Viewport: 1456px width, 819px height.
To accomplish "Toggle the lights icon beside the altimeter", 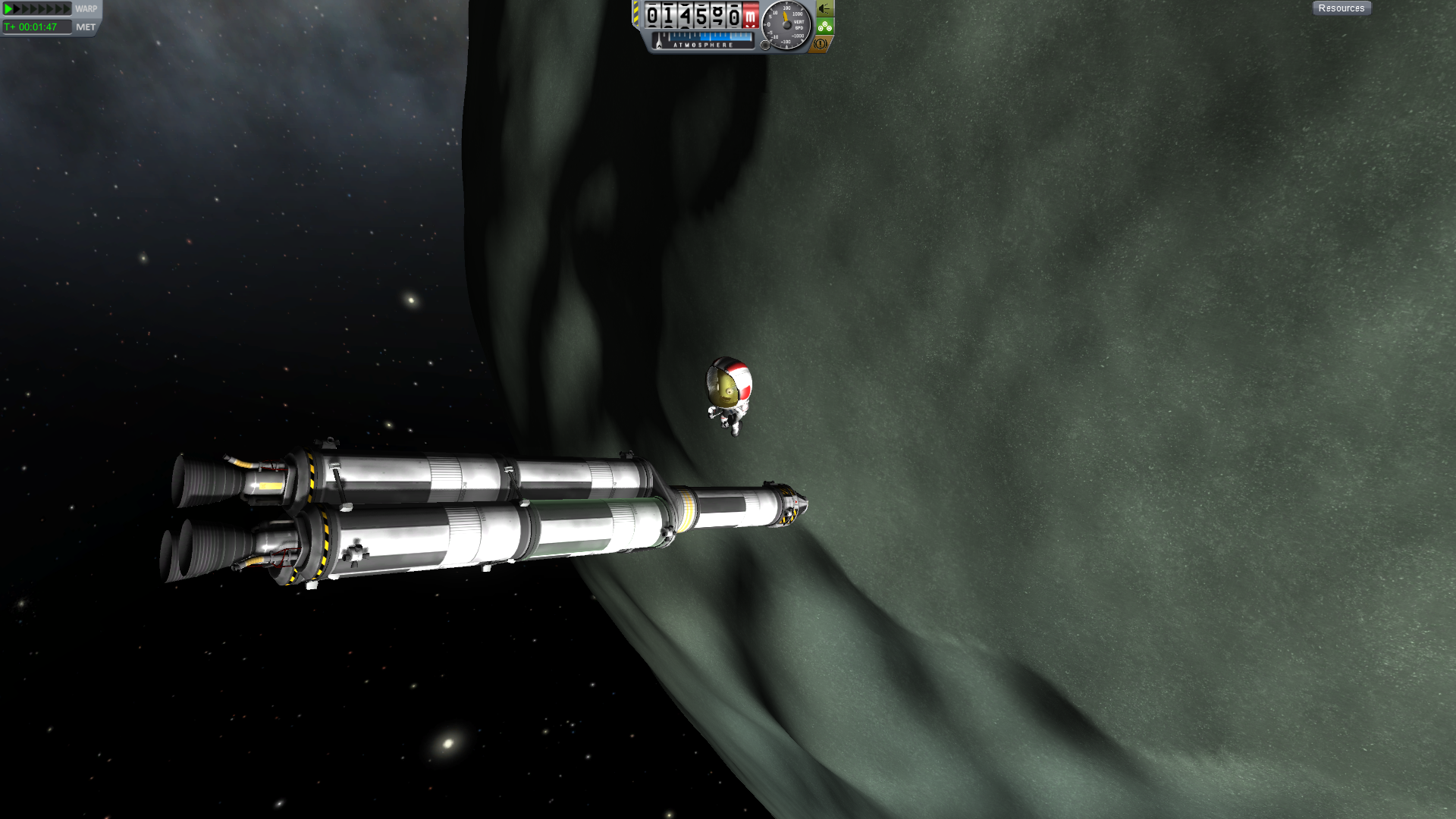I will coord(825,9).
